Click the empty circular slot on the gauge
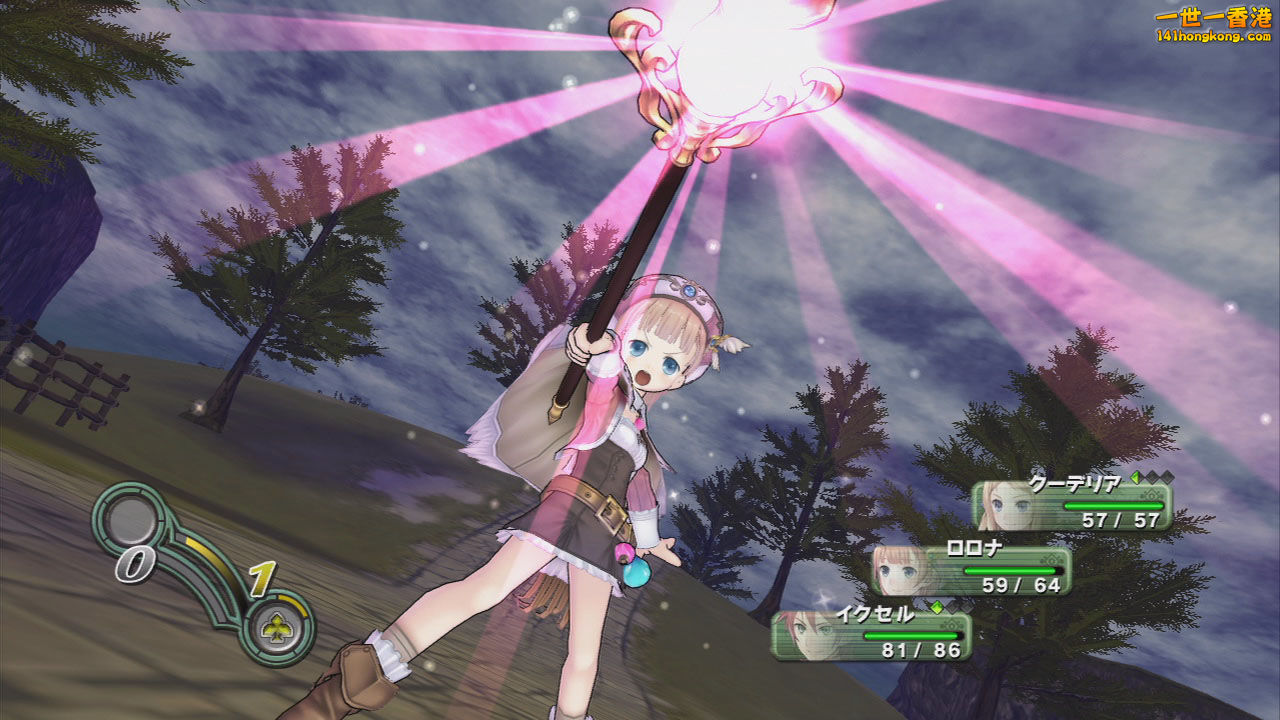The width and height of the screenshot is (1280, 720). [x=129, y=520]
